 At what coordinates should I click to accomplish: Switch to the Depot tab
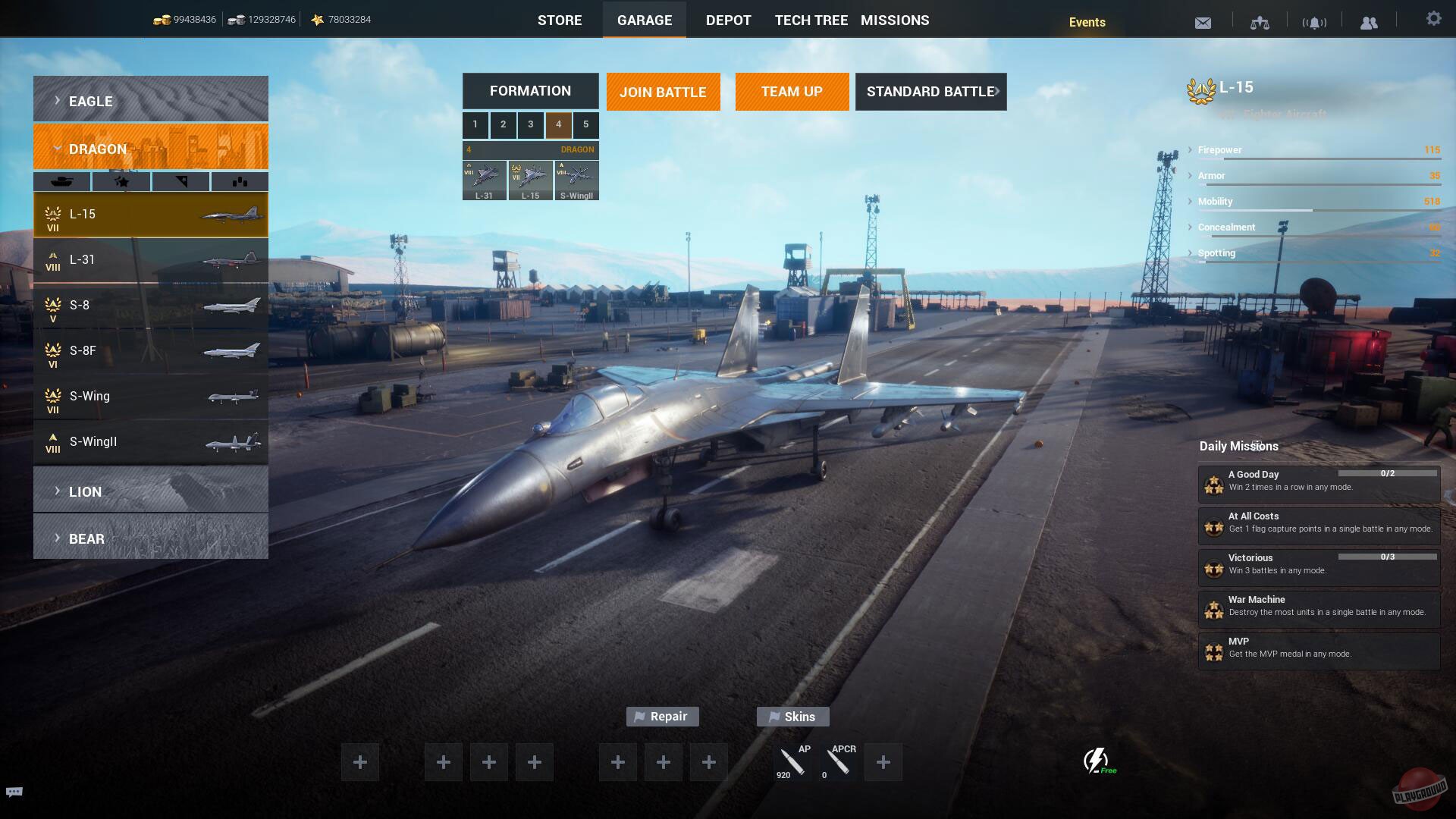click(x=728, y=20)
